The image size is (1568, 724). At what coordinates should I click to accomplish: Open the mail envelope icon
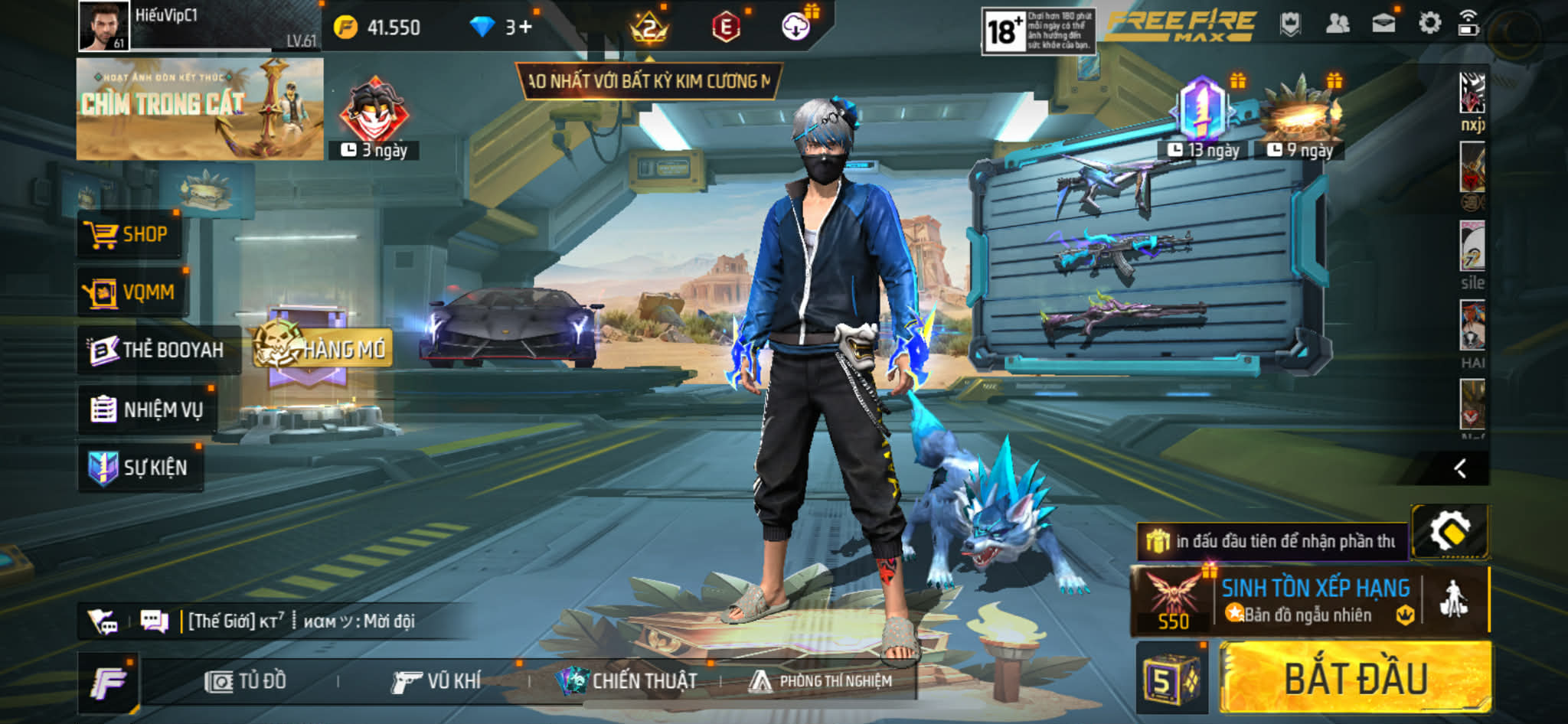(x=1383, y=24)
